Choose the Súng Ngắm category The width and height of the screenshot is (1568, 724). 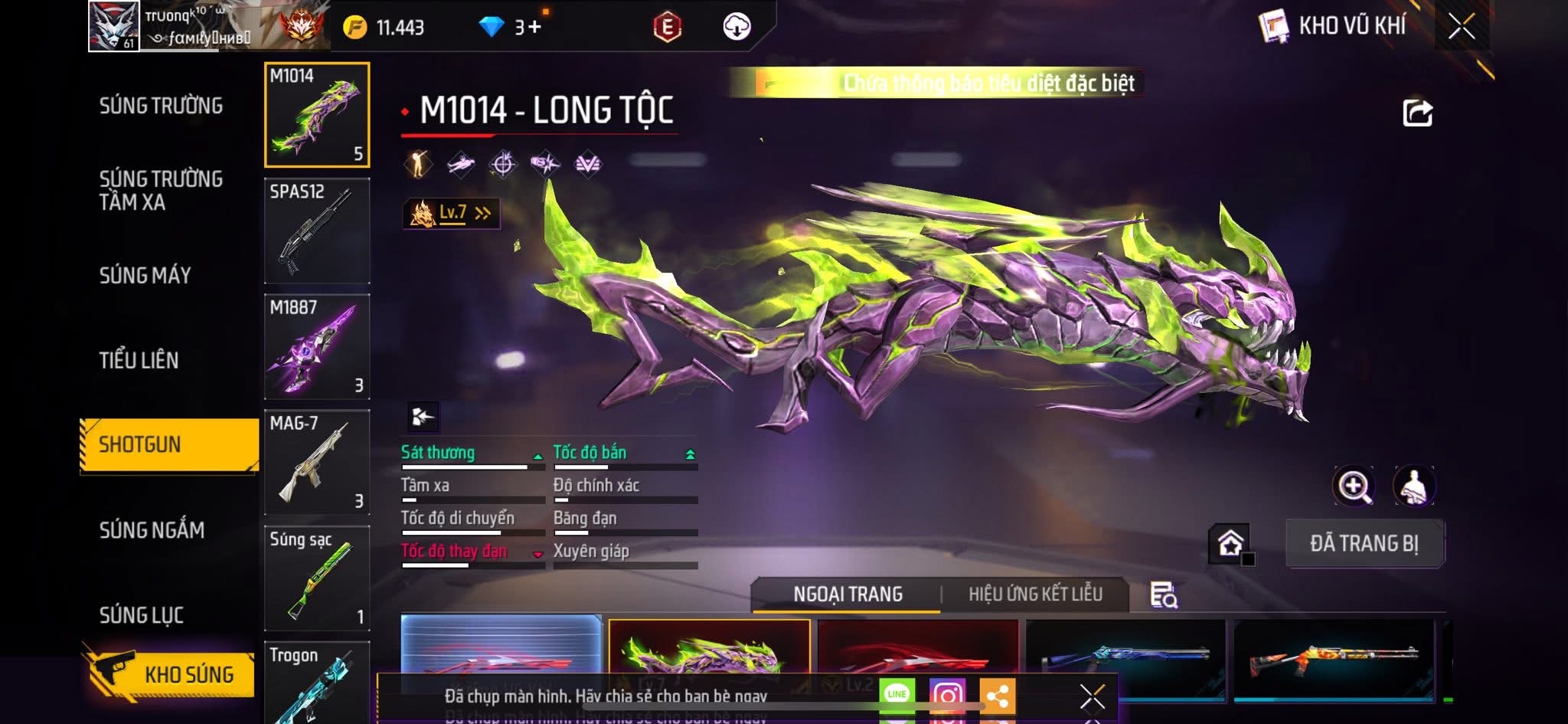point(152,529)
